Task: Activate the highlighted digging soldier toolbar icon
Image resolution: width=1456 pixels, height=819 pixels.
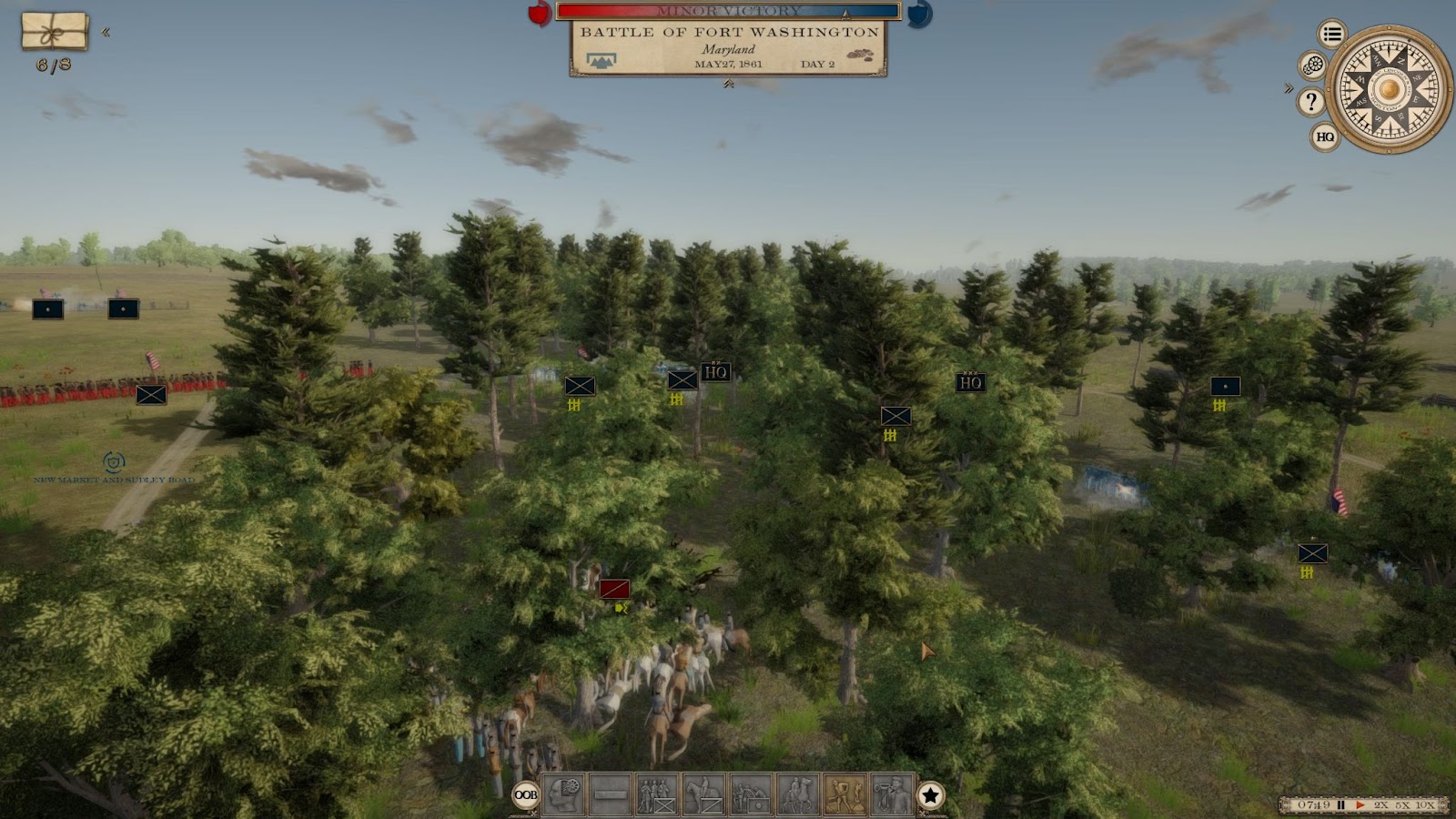Action: pos(844,794)
